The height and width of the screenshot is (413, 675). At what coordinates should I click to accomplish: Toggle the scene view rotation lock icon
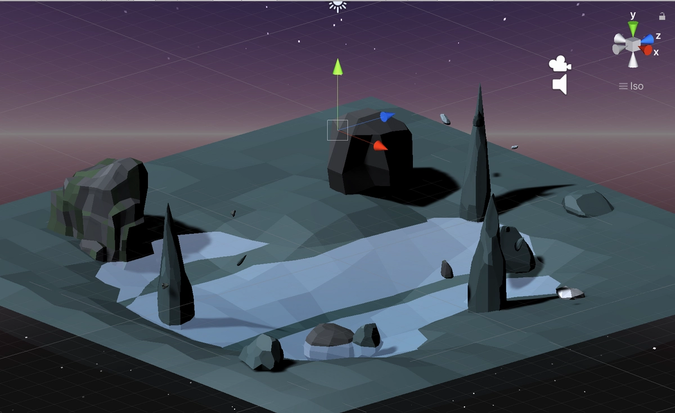pyautogui.click(x=662, y=16)
